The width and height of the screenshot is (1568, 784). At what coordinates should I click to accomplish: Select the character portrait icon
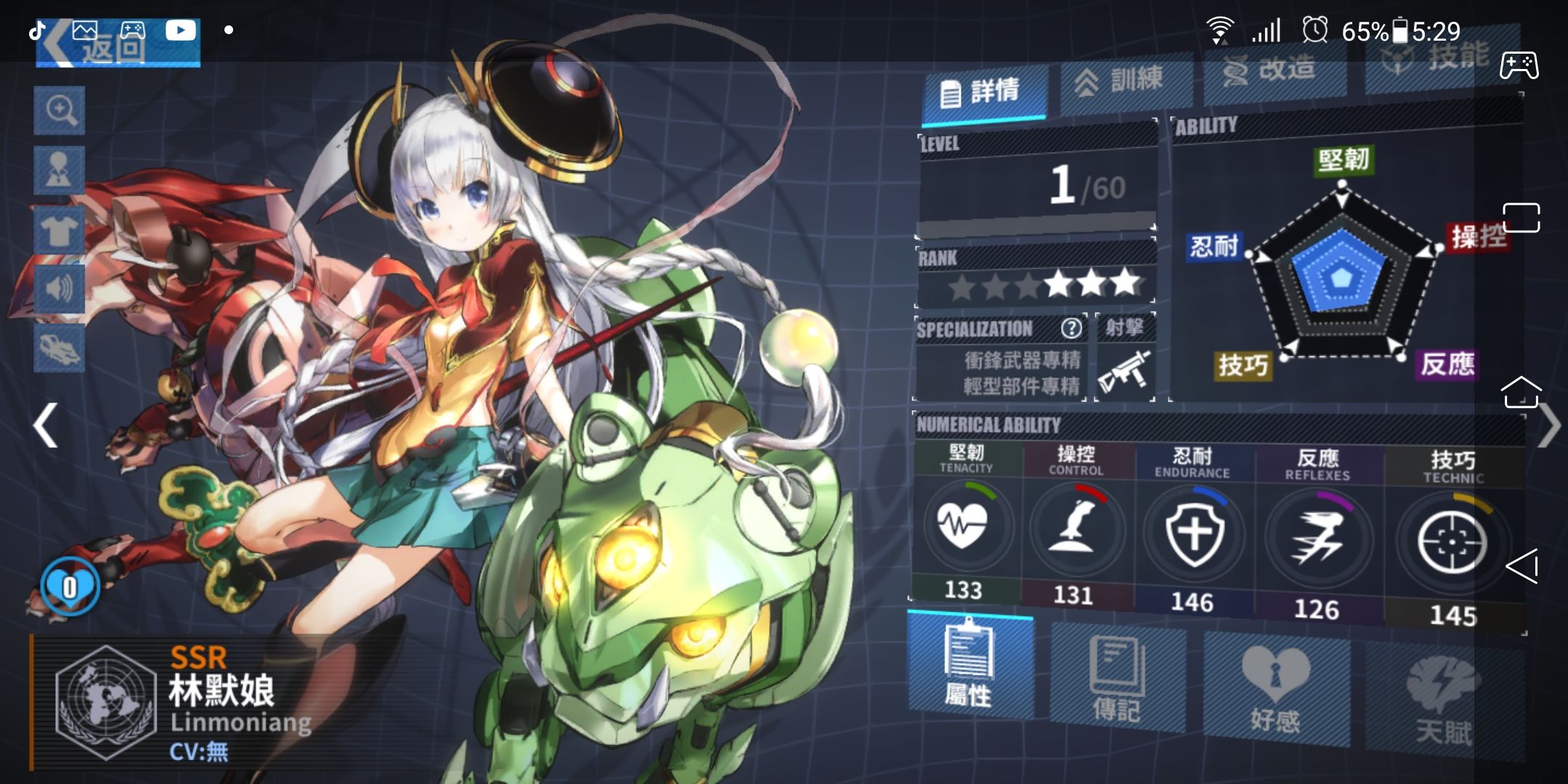pos(60,171)
